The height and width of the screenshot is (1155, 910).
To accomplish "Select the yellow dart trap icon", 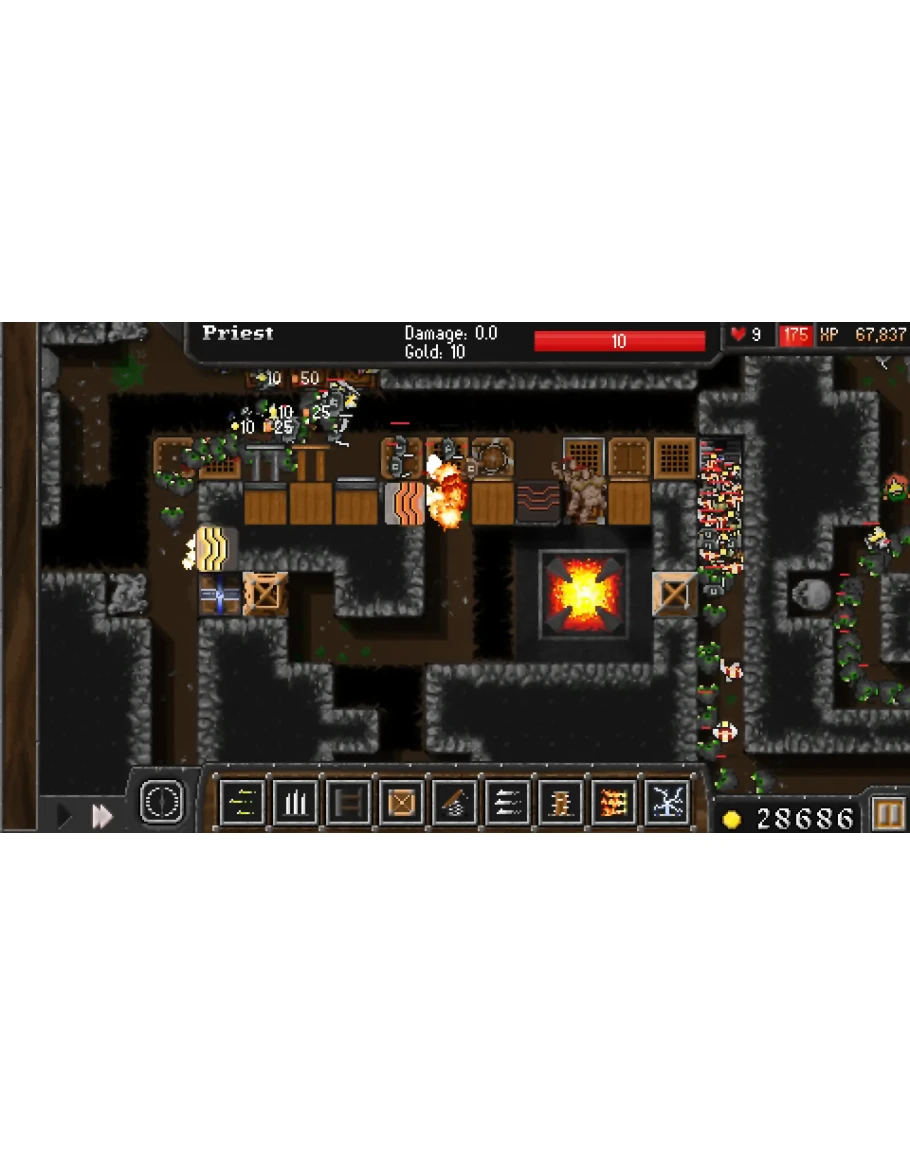I will [x=241, y=802].
